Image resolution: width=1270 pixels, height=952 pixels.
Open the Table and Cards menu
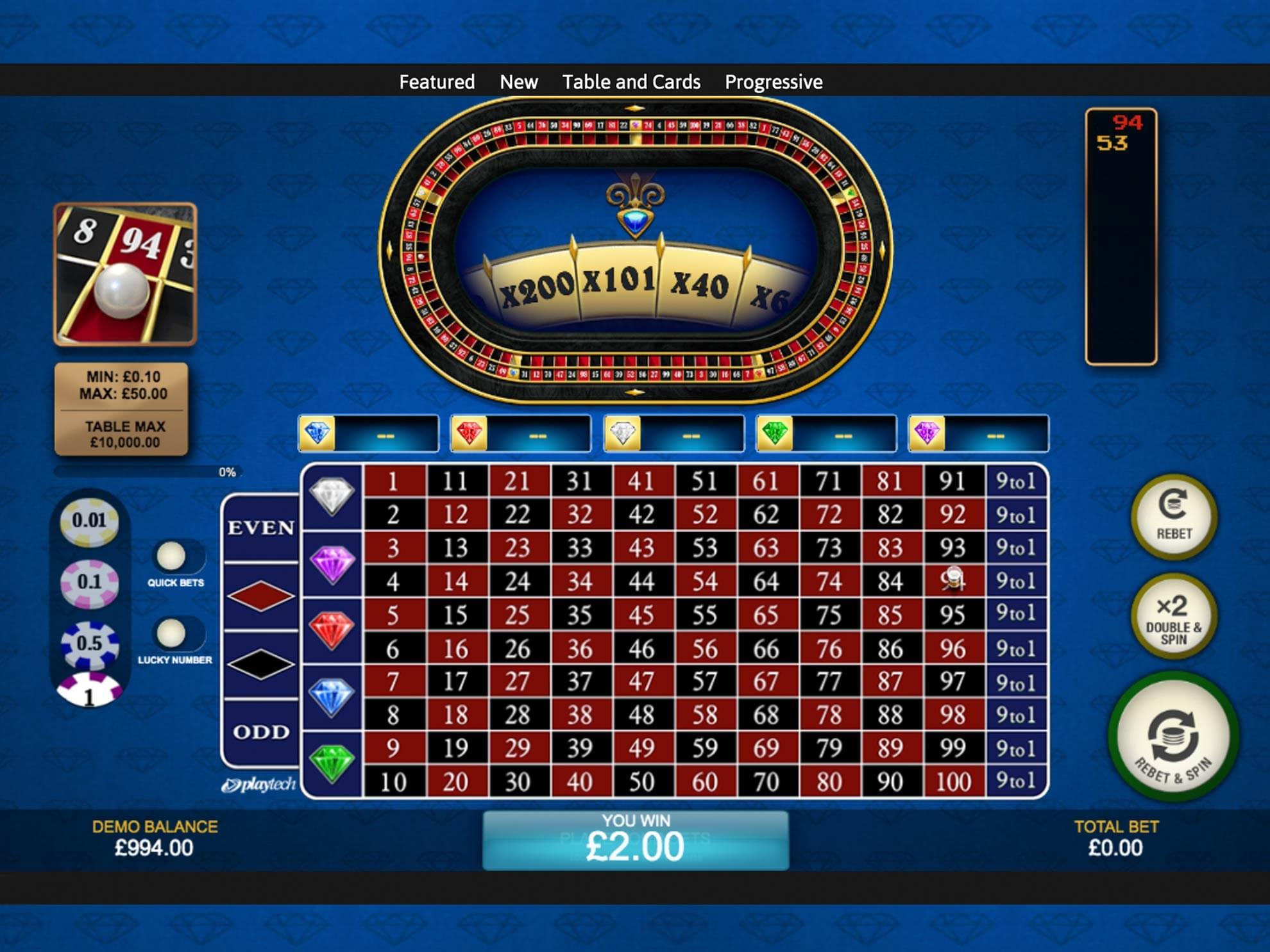point(631,82)
